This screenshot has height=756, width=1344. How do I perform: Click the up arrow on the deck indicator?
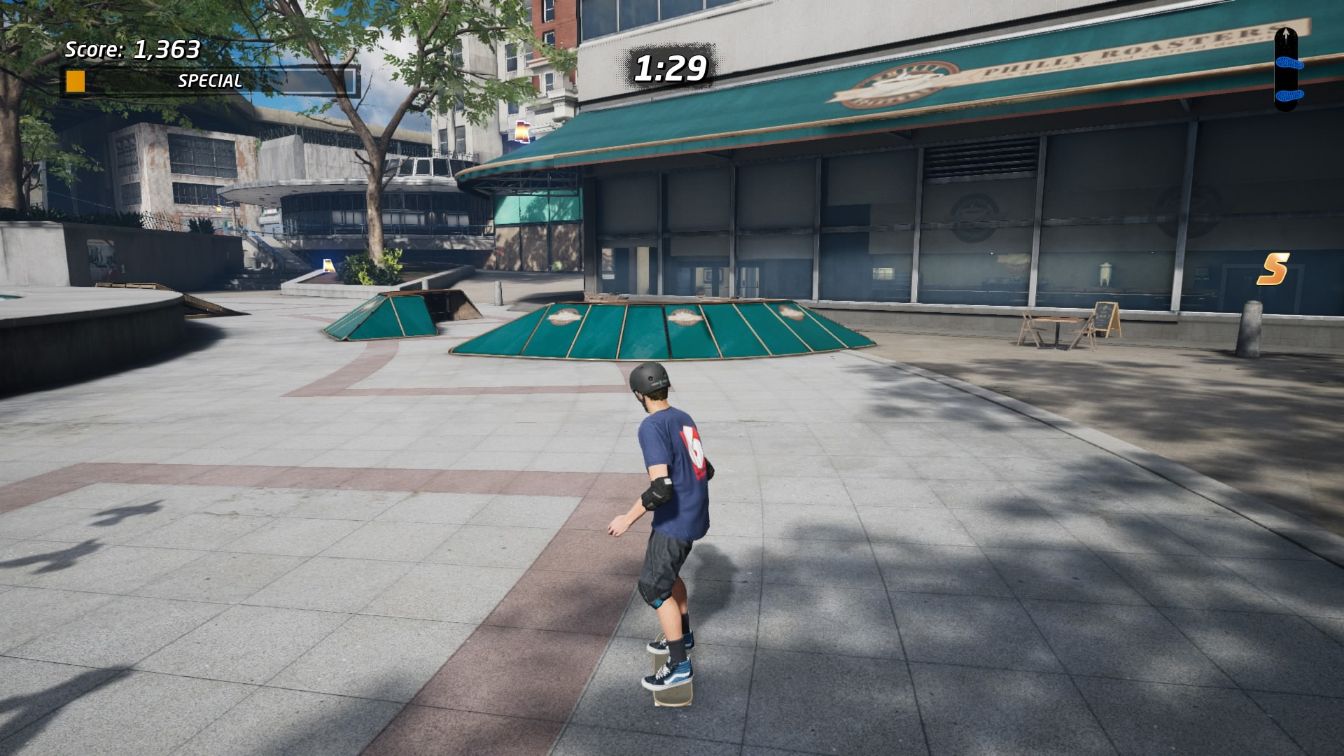[x=1285, y=33]
